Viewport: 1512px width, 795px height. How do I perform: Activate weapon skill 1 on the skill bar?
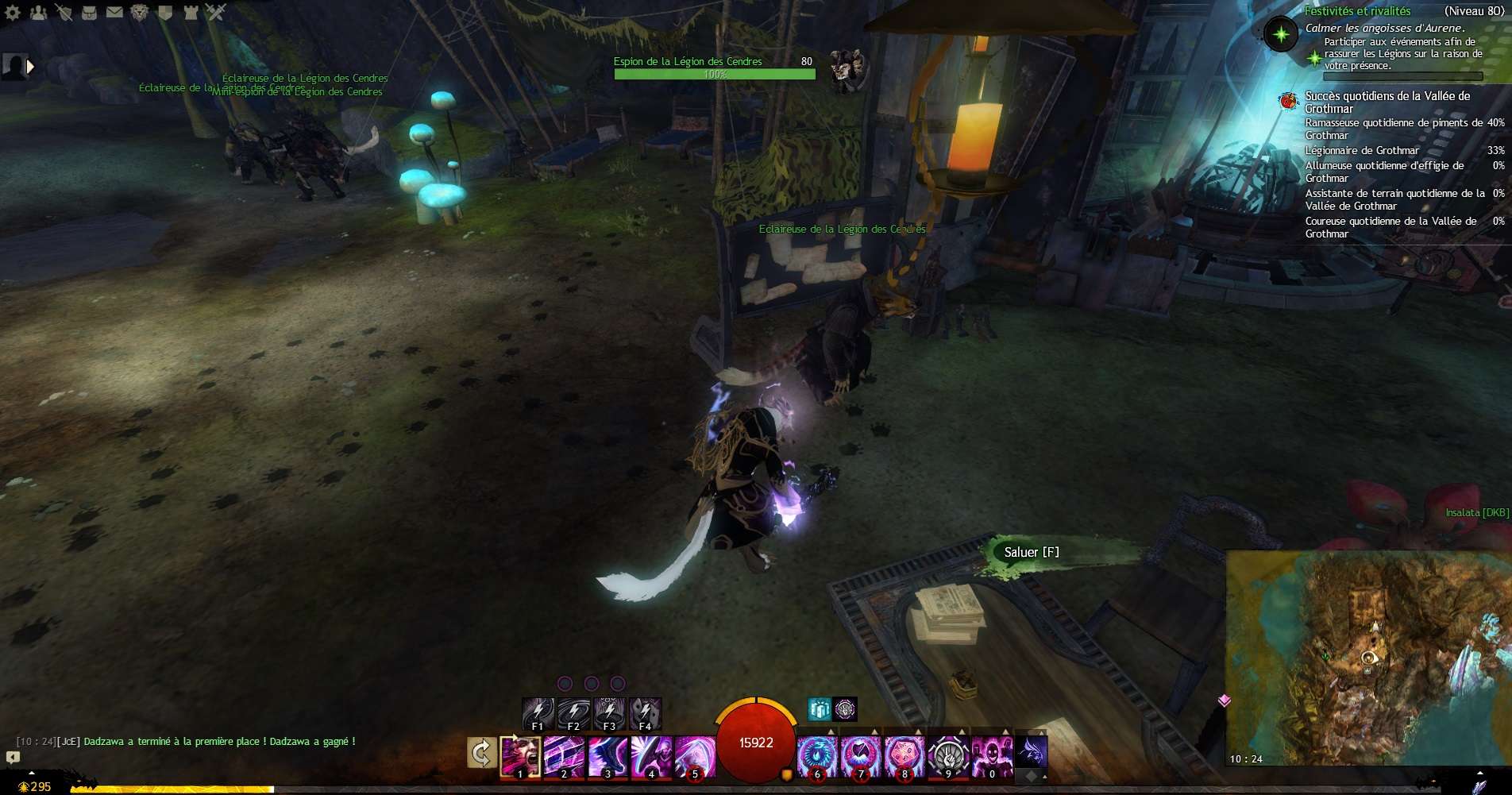tap(520, 754)
